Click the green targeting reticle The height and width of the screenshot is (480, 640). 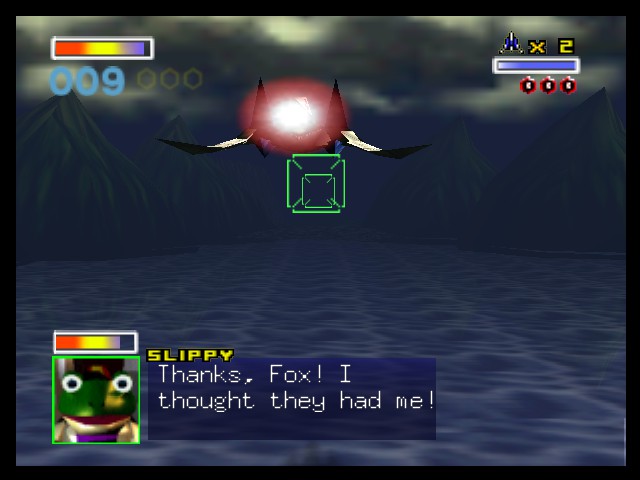pyautogui.click(x=317, y=184)
